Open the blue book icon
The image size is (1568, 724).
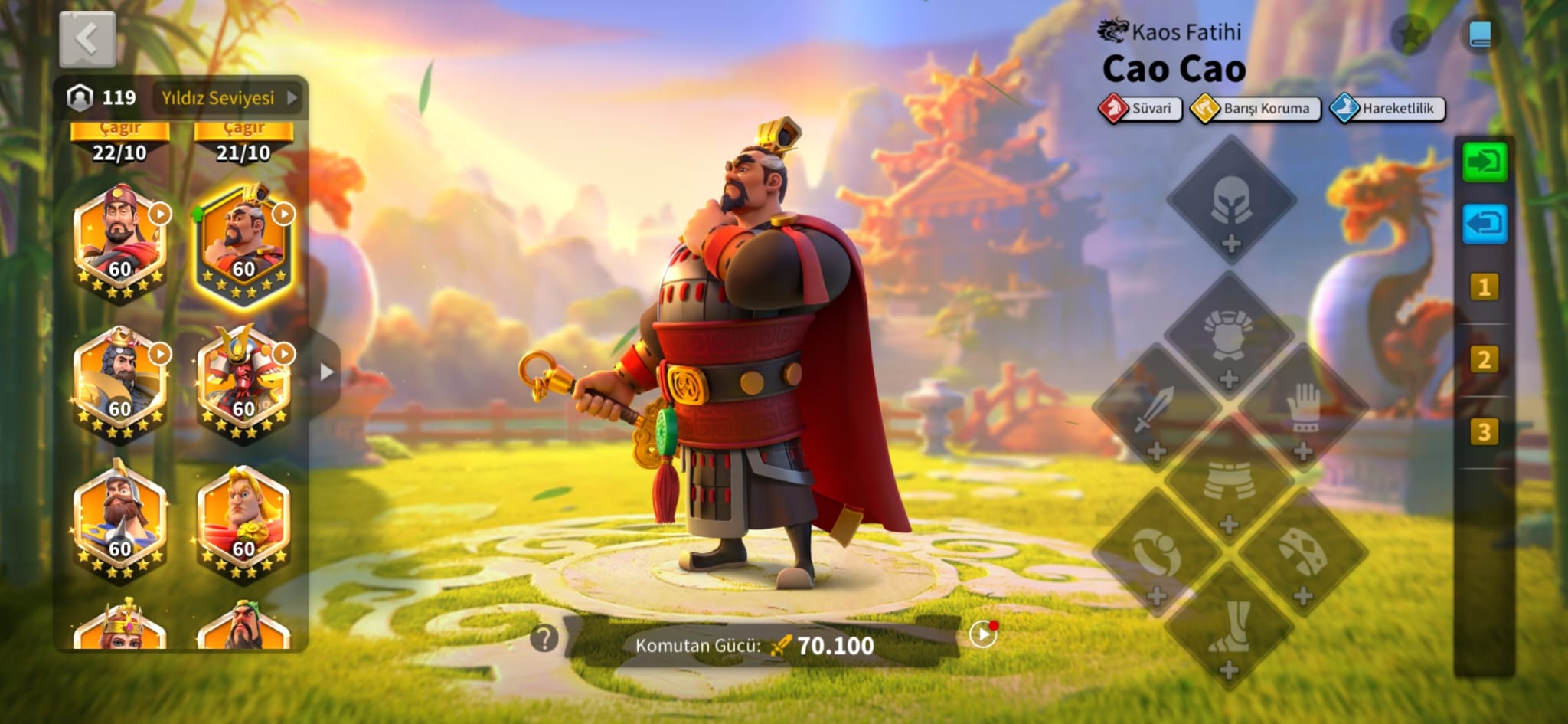point(1480,34)
